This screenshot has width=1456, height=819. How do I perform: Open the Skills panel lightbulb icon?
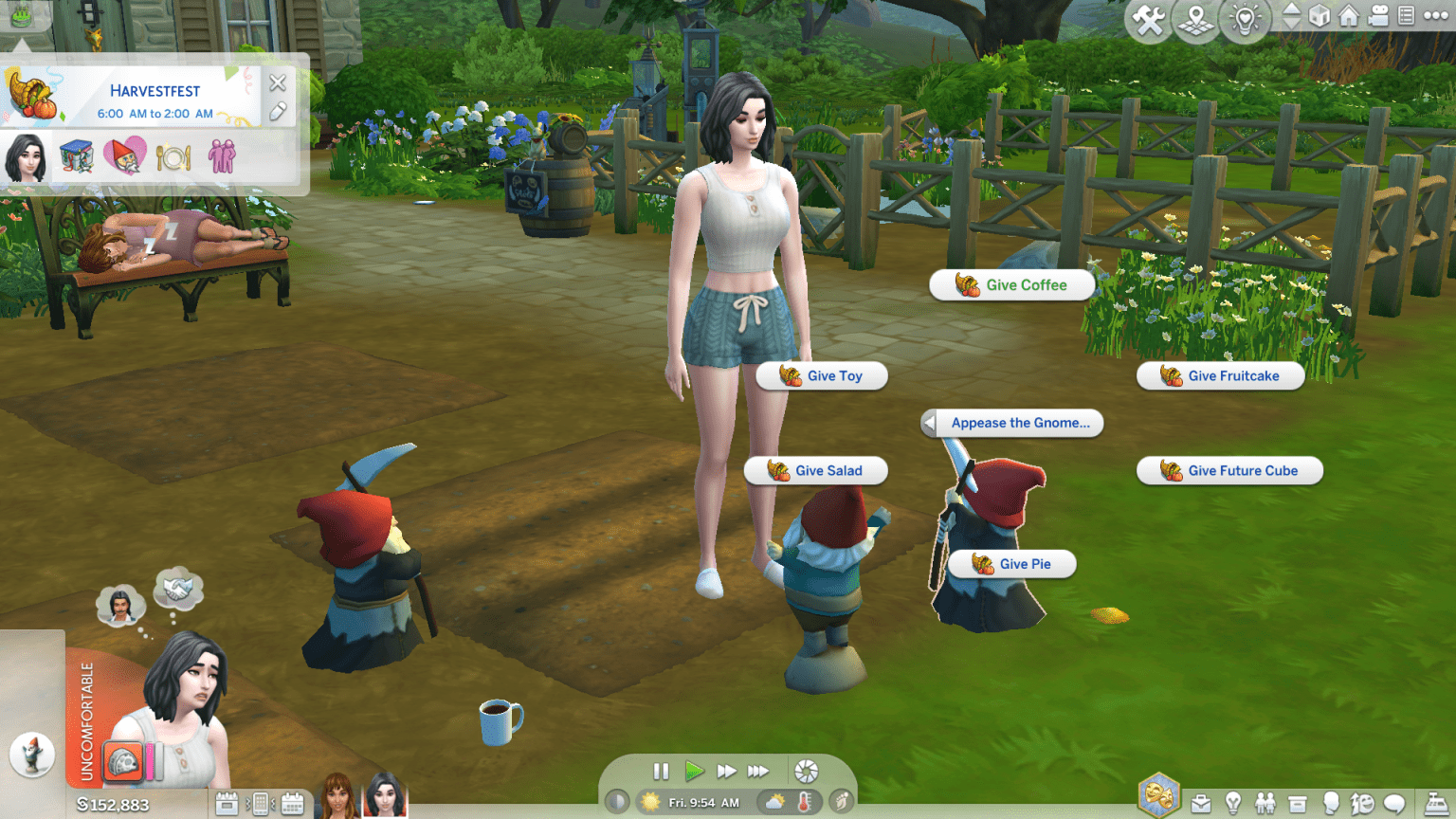1234,802
